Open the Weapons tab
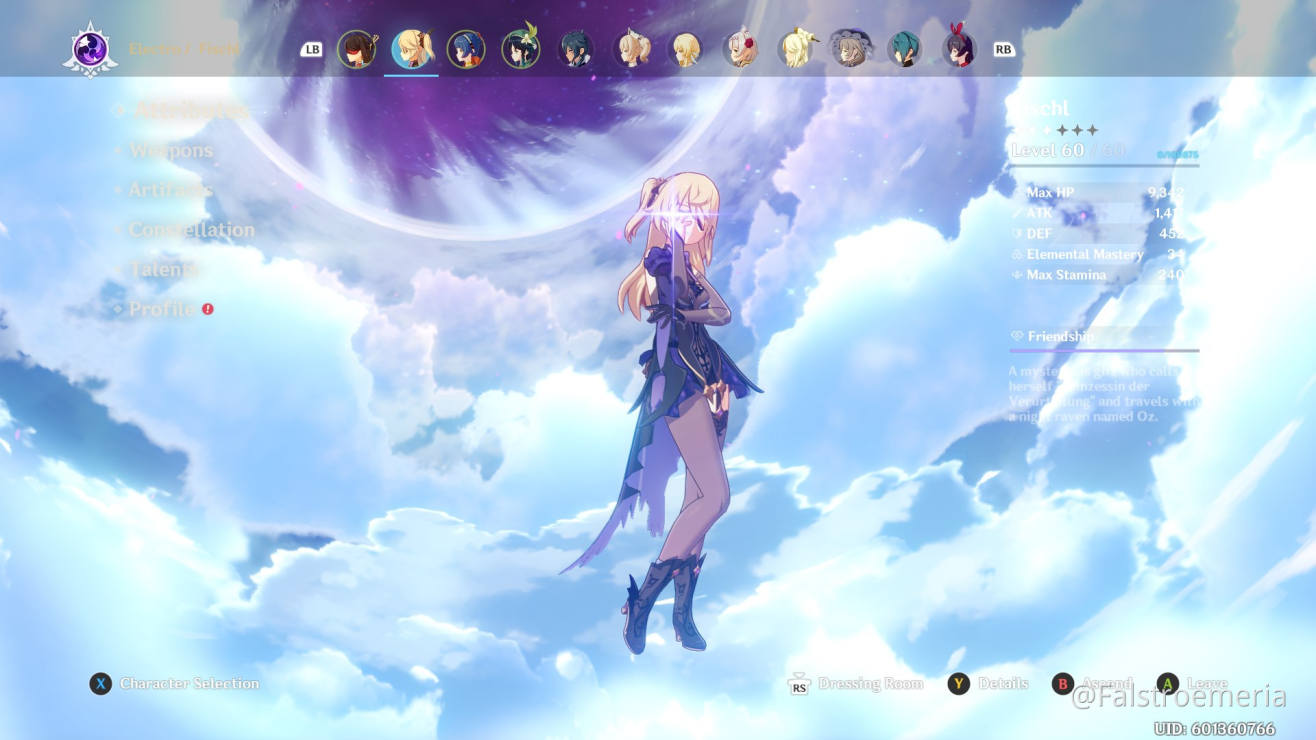This screenshot has width=1316, height=740. coord(171,150)
